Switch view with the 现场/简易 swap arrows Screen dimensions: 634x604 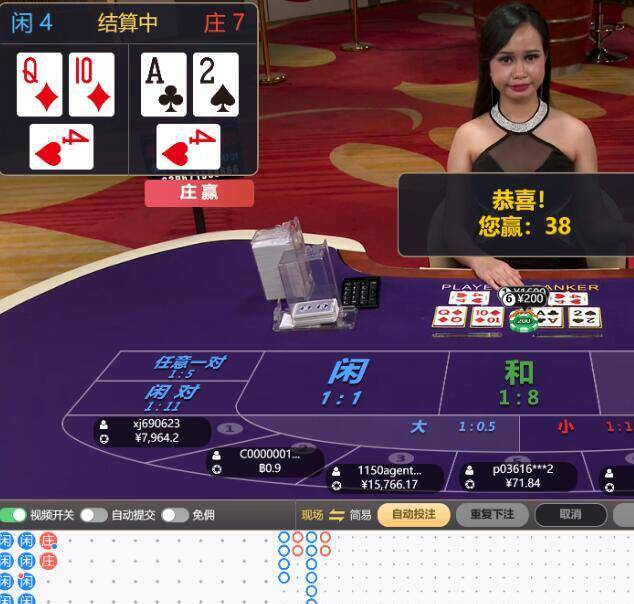(336, 515)
